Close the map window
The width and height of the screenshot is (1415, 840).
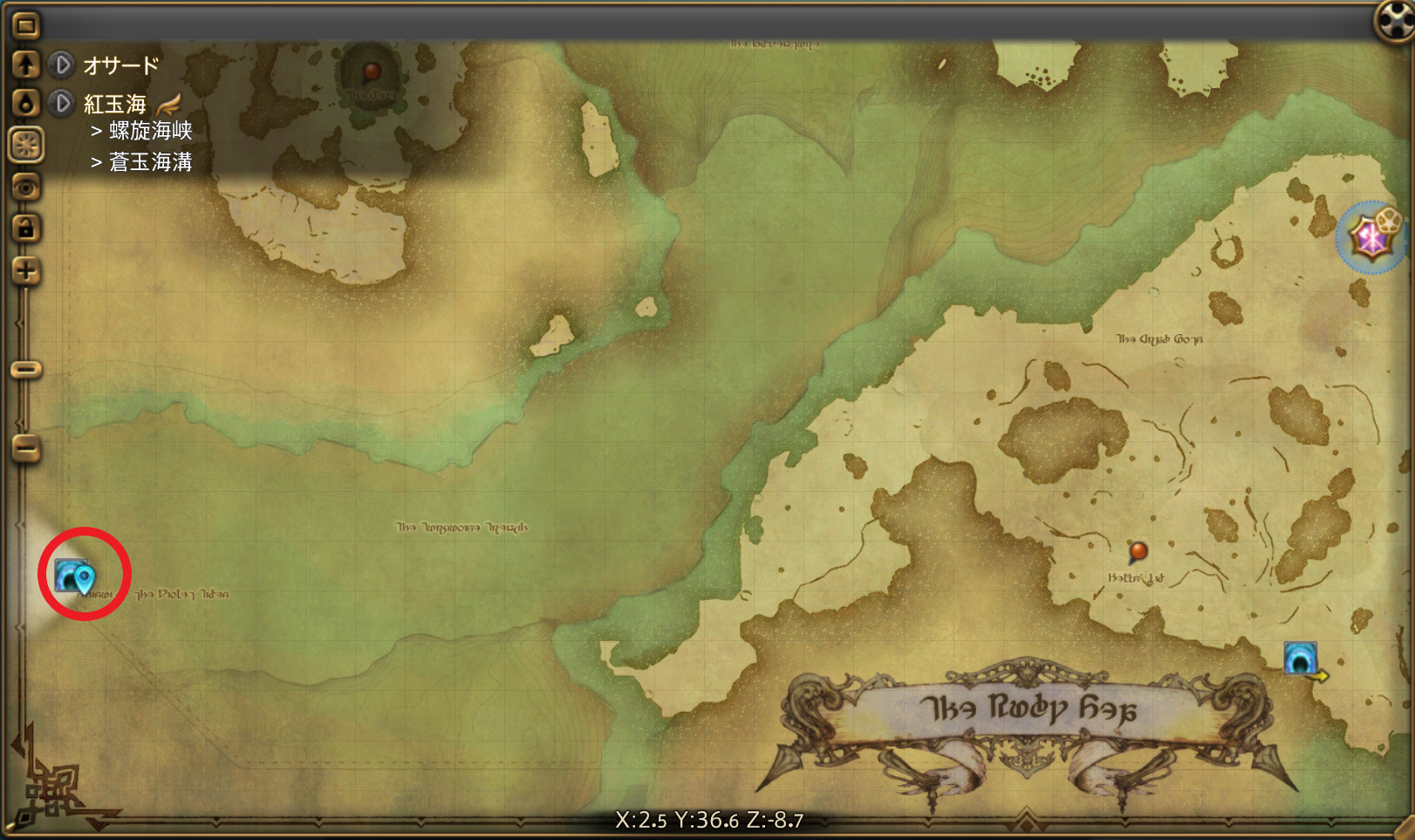(1393, 19)
